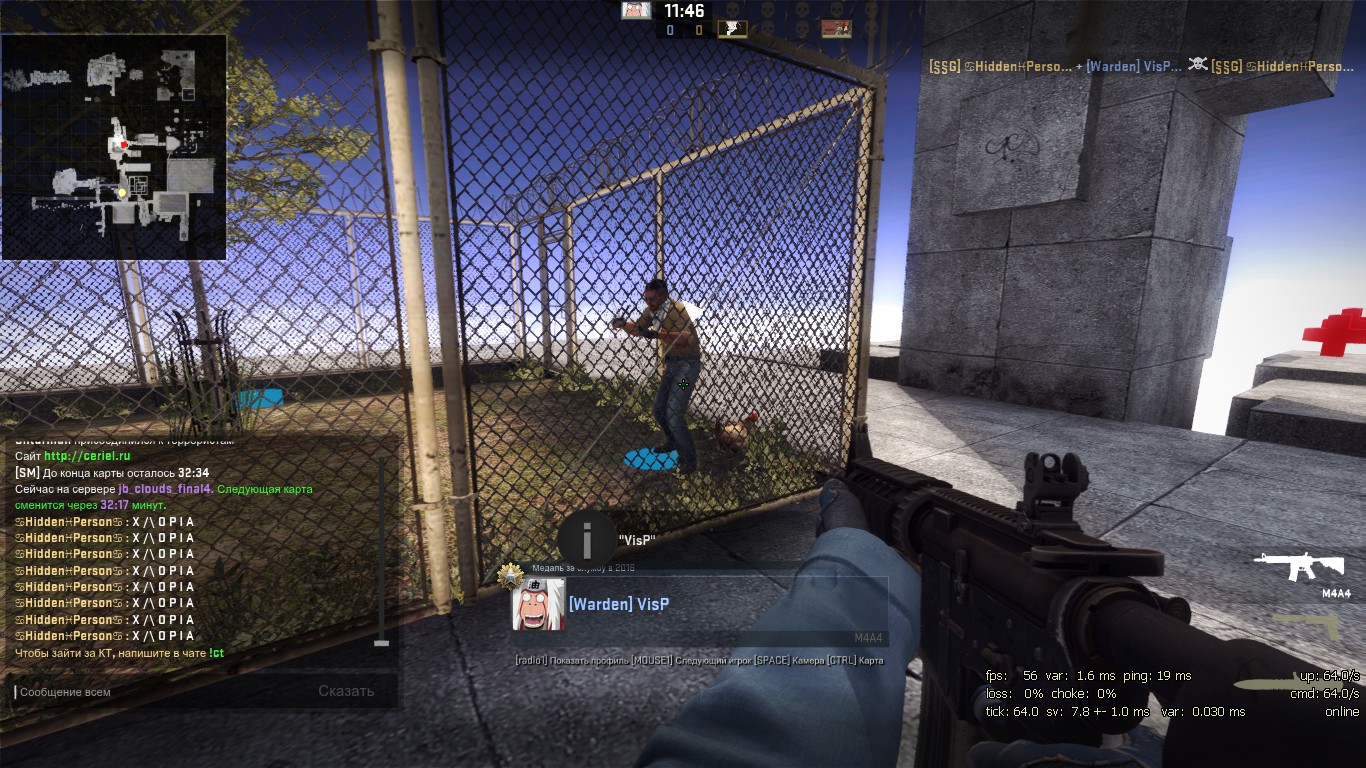Click the round info "i" icon
This screenshot has width=1366, height=768.
587,540
